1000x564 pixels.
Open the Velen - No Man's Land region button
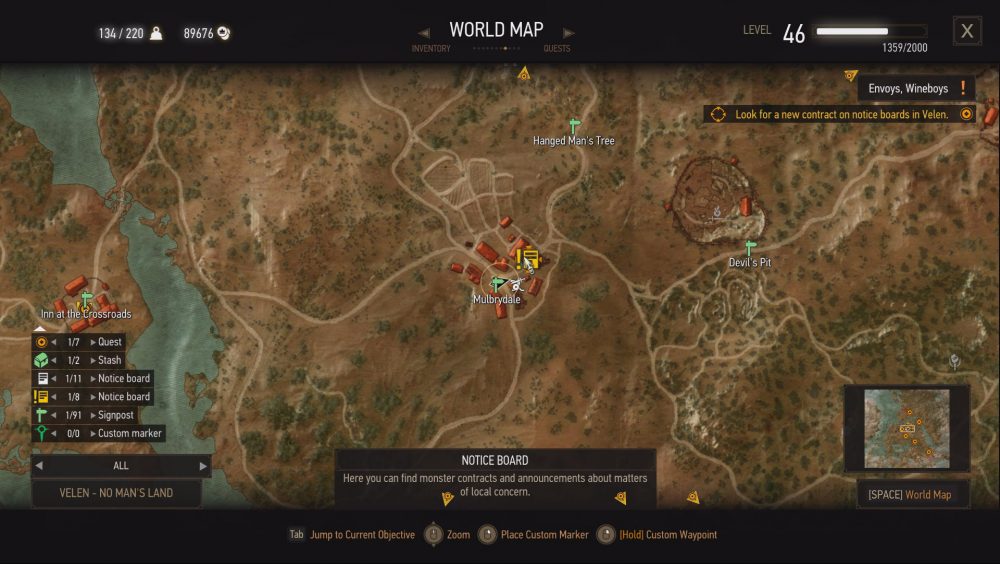click(116, 493)
